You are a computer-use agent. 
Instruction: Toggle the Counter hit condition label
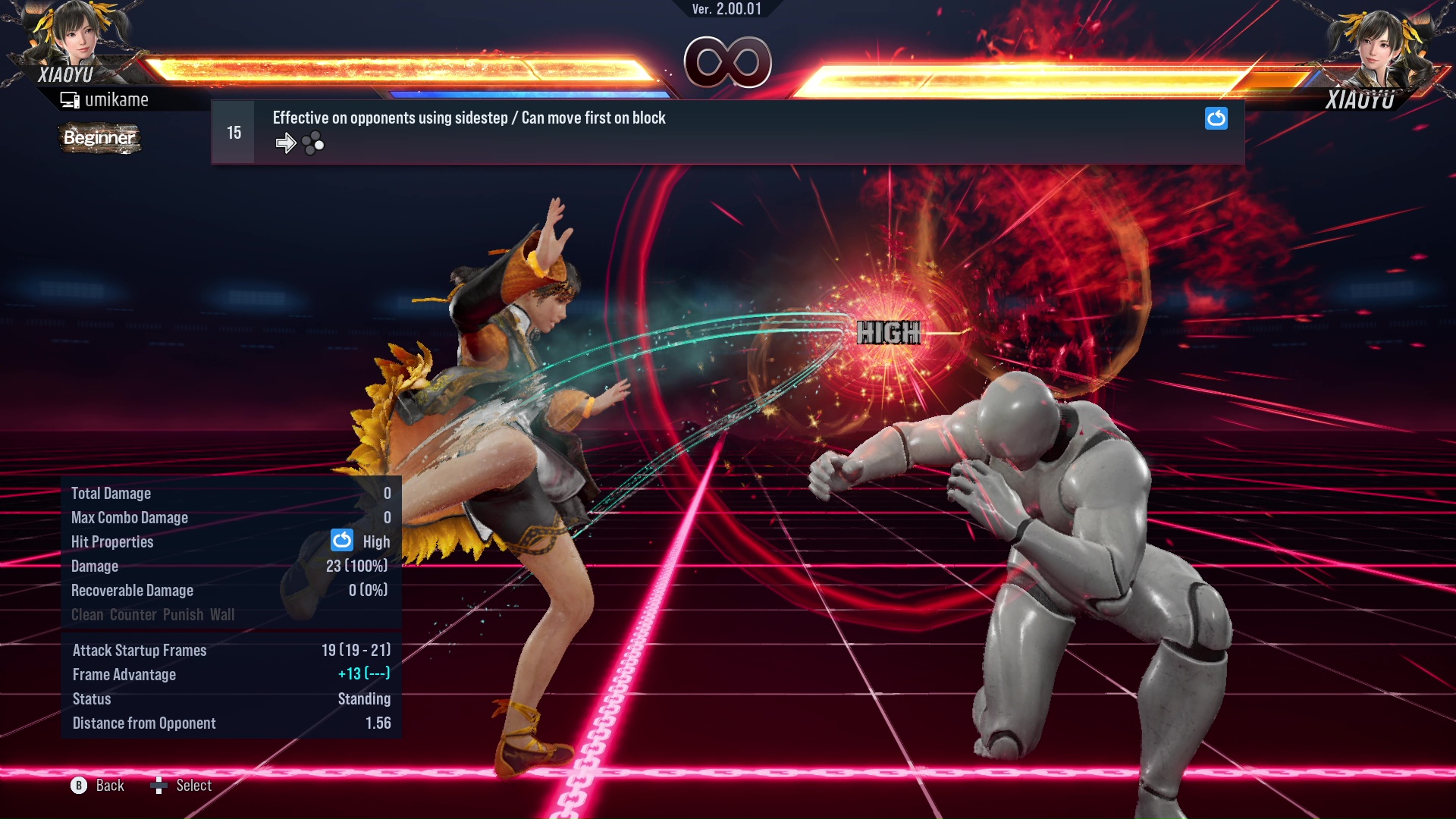[133, 614]
